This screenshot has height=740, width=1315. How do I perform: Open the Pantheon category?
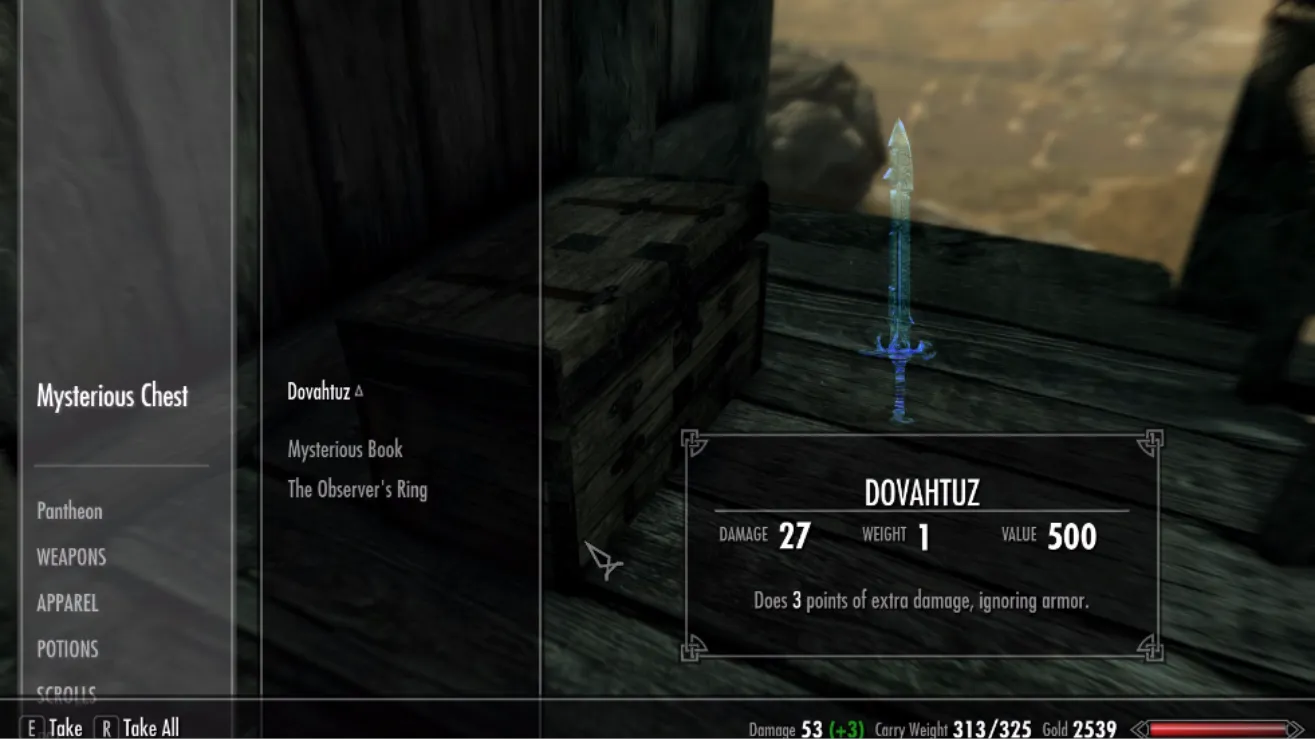click(x=70, y=511)
